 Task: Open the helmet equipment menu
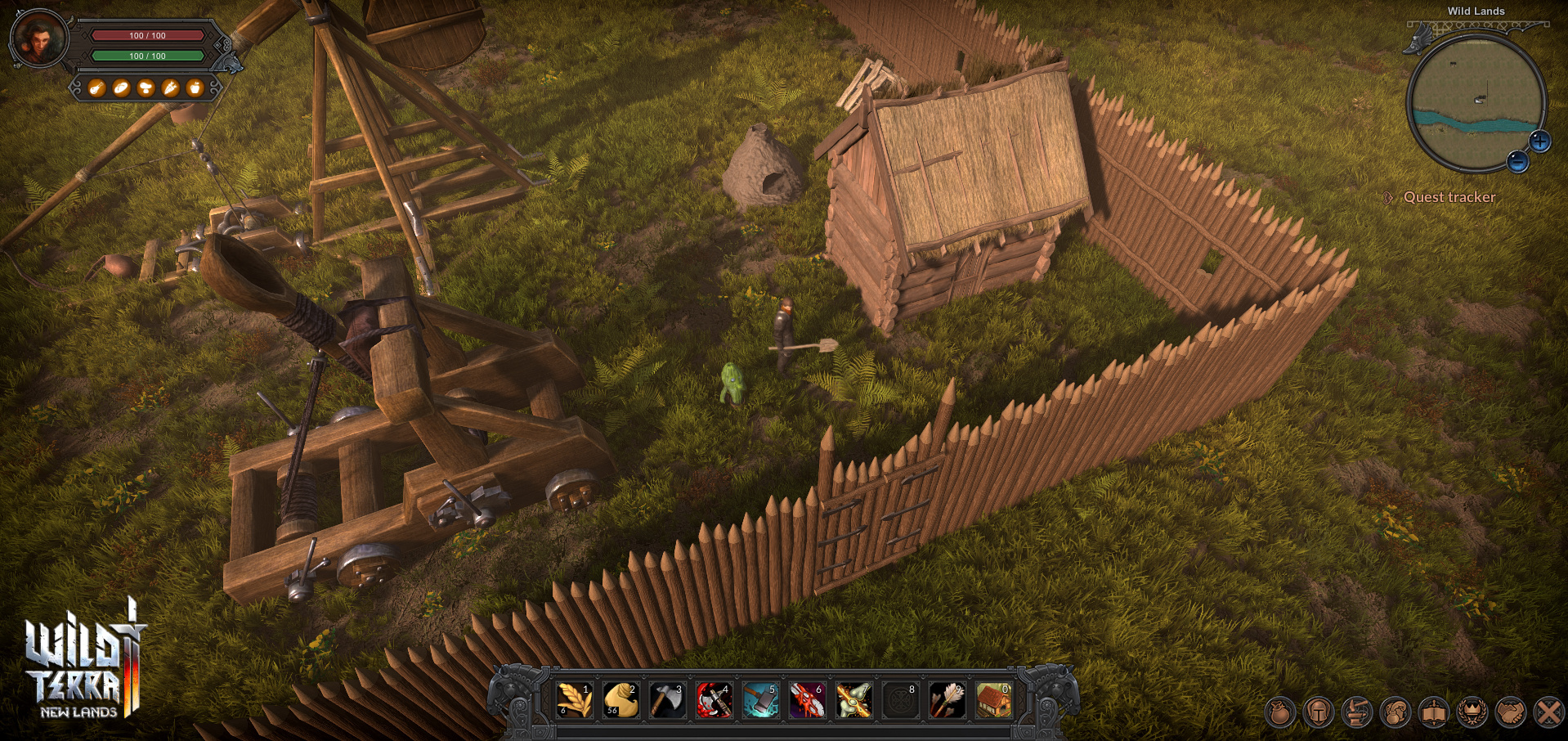point(1318,712)
